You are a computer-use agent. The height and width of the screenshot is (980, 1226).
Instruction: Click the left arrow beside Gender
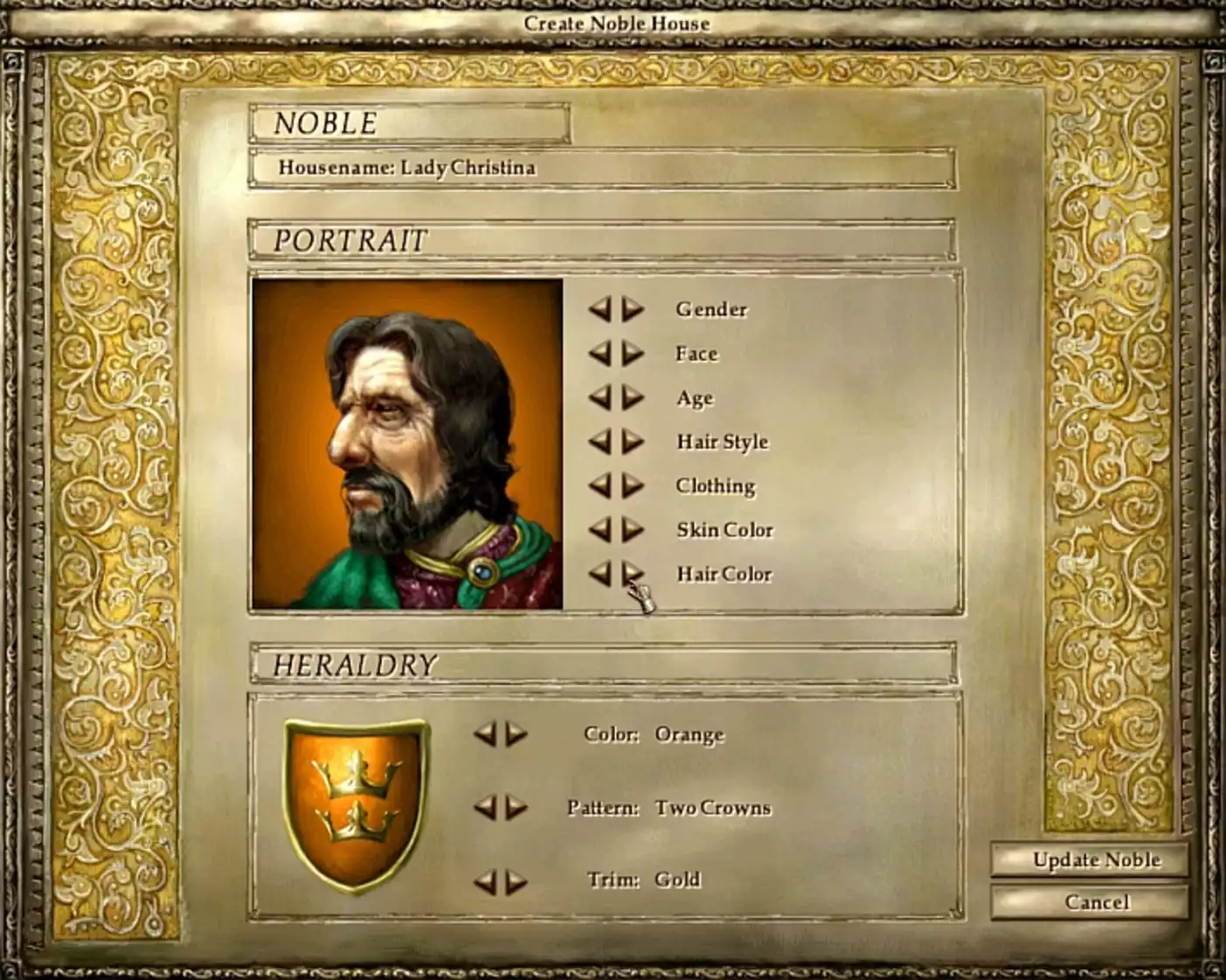coord(603,310)
